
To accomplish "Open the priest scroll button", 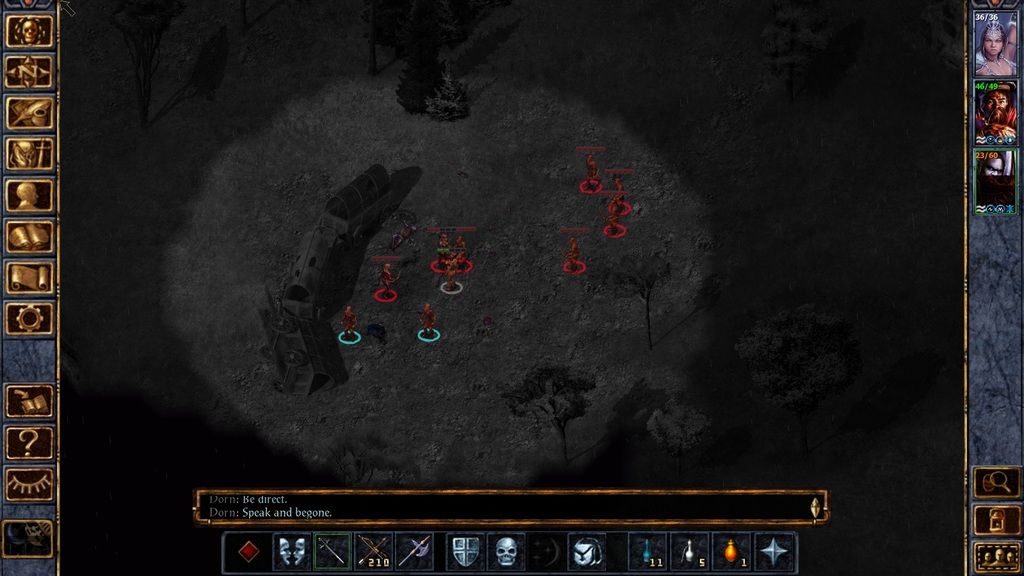I will (29, 278).
